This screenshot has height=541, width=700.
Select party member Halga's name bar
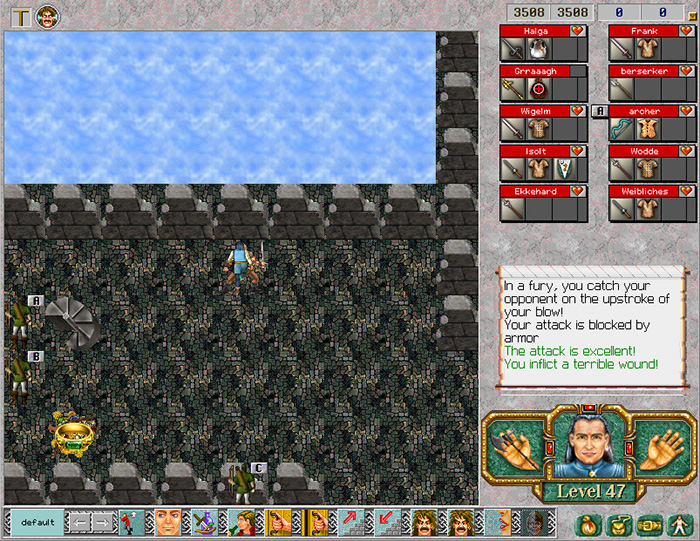[534, 32]
